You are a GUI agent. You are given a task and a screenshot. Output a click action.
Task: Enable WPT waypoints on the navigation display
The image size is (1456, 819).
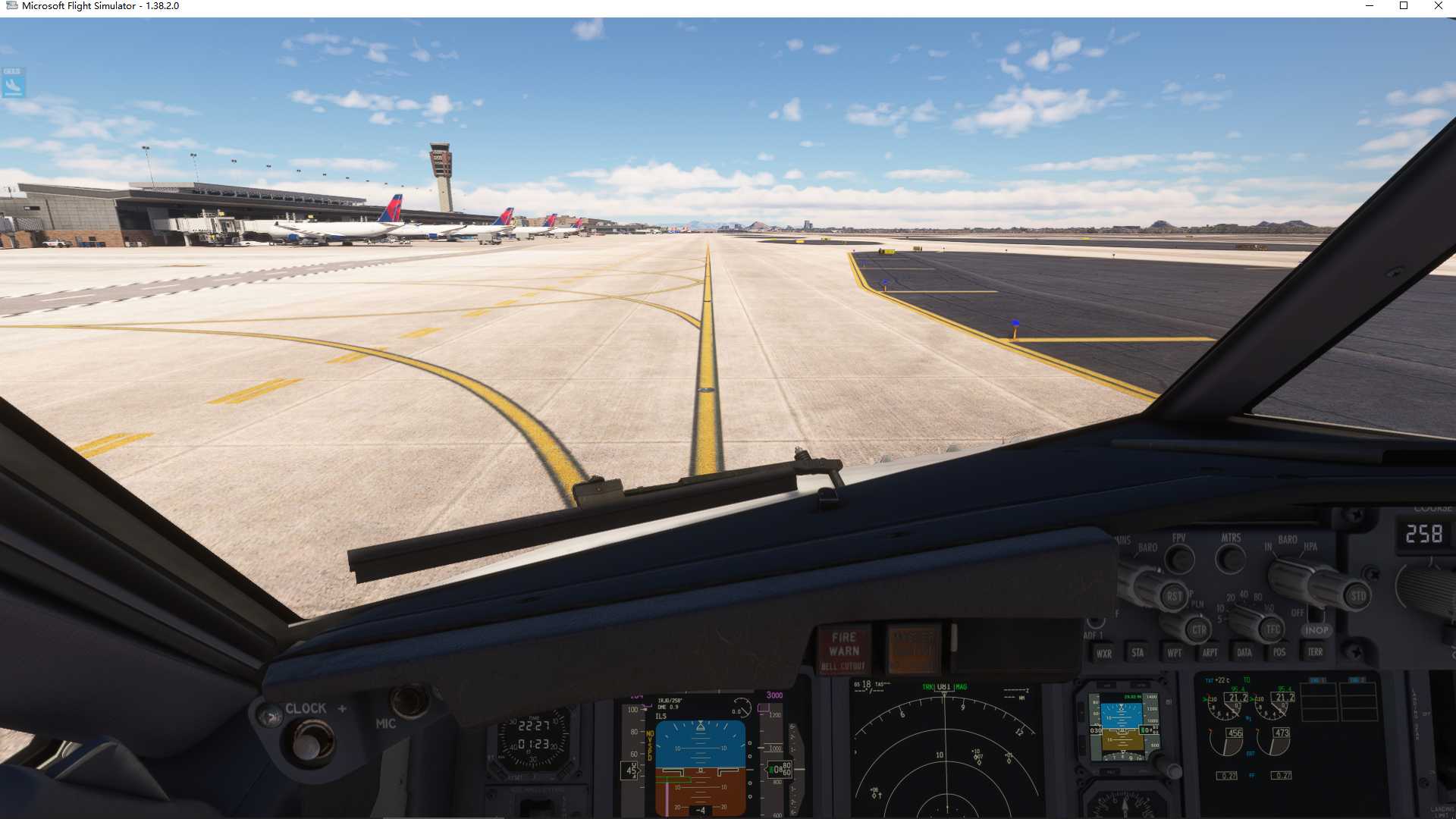[x=1175, y=653]
